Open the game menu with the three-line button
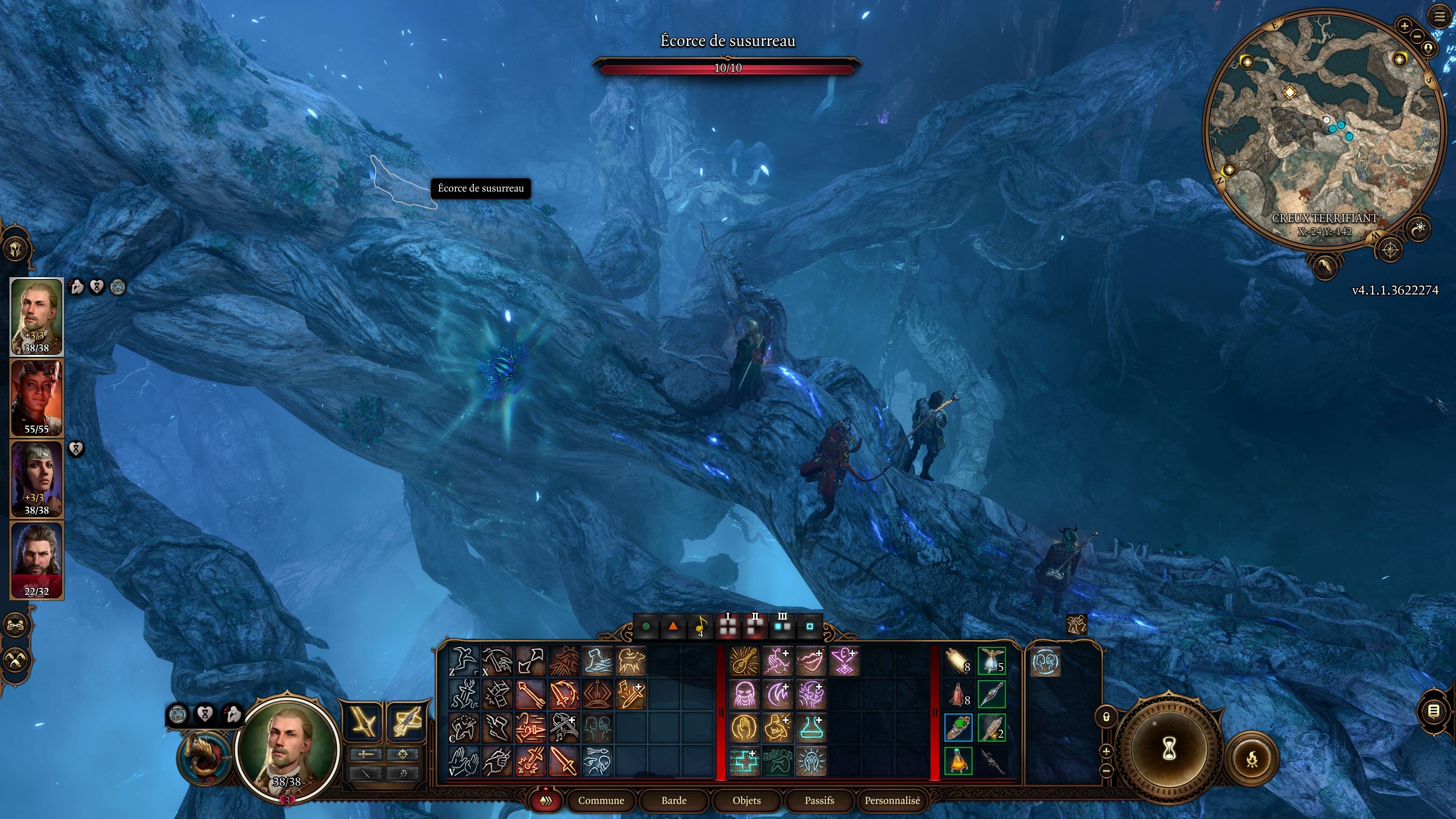Screen dimensions: 1456x819 [x=1440, y=17]
